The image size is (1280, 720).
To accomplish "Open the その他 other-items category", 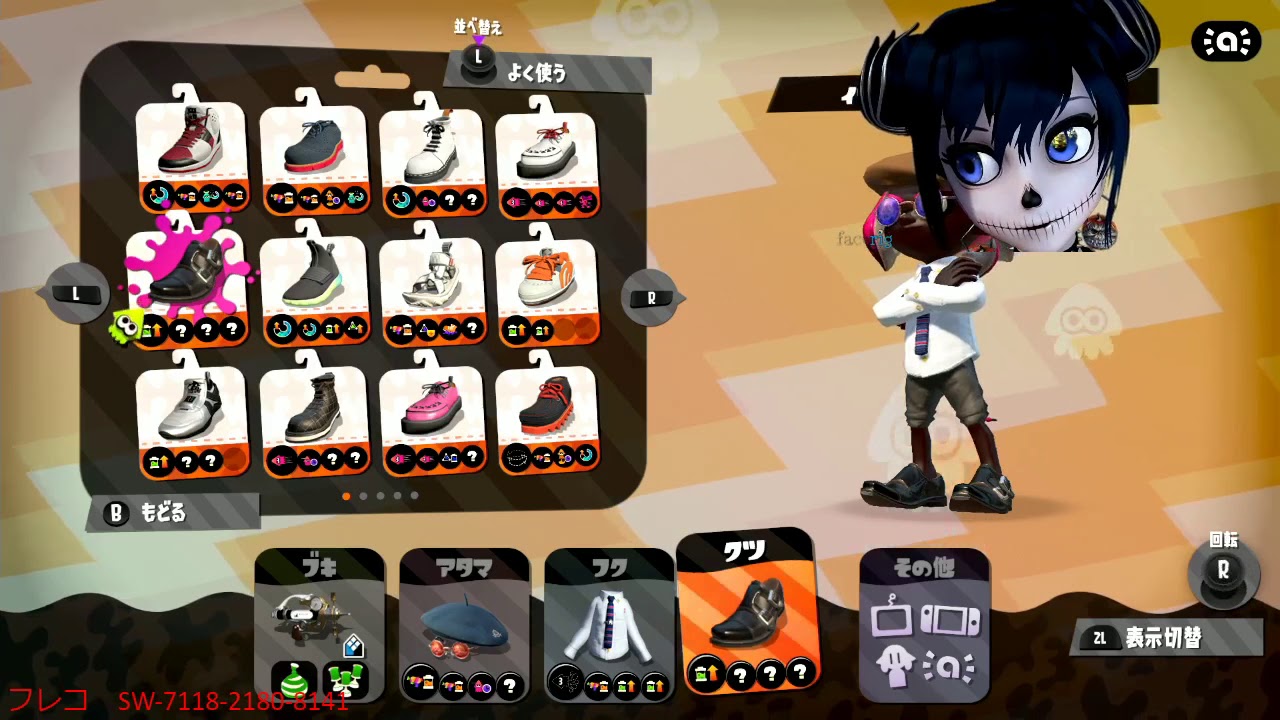I will 925,620.
